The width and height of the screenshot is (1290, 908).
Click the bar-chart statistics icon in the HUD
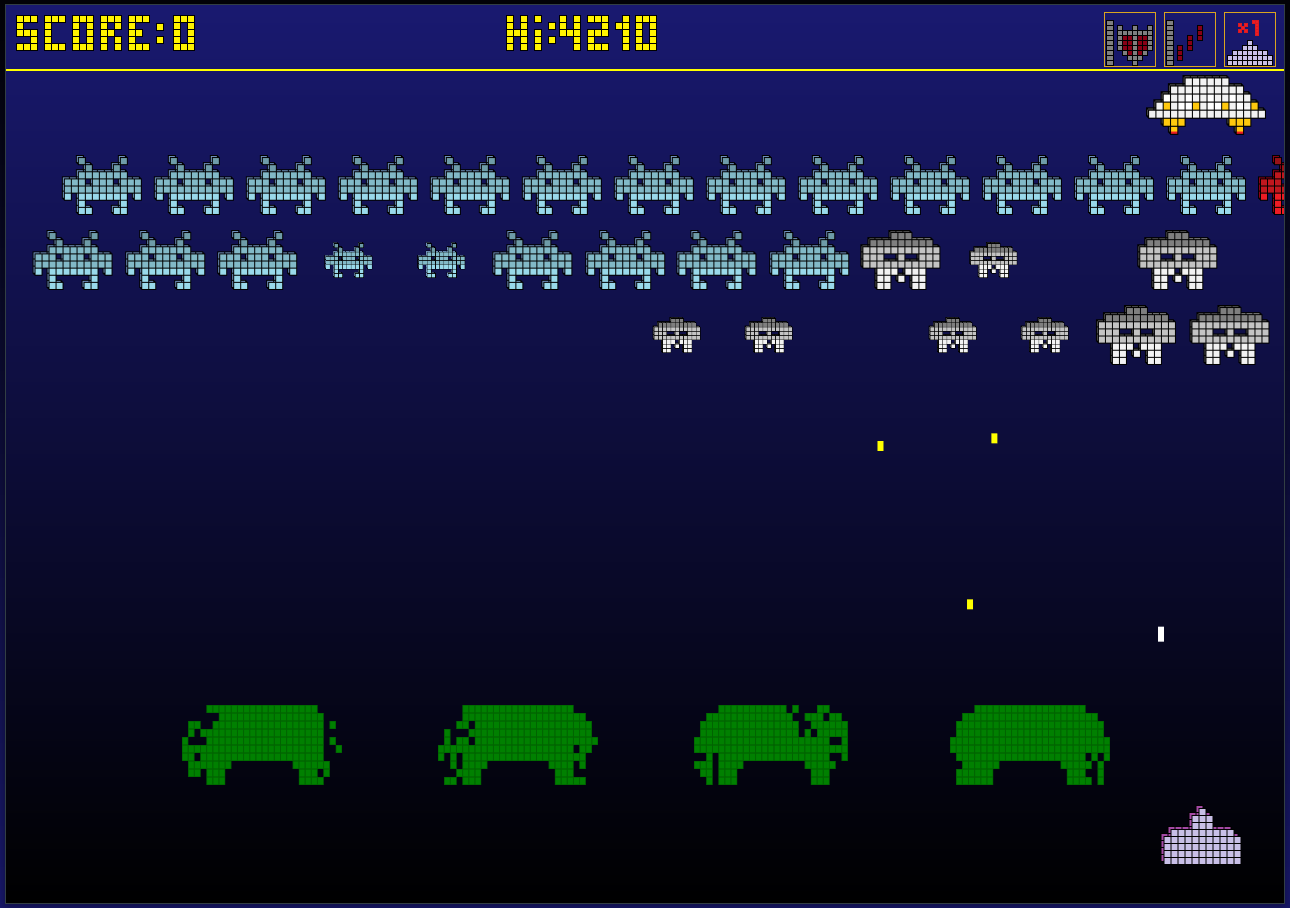tap(1190, 40)
